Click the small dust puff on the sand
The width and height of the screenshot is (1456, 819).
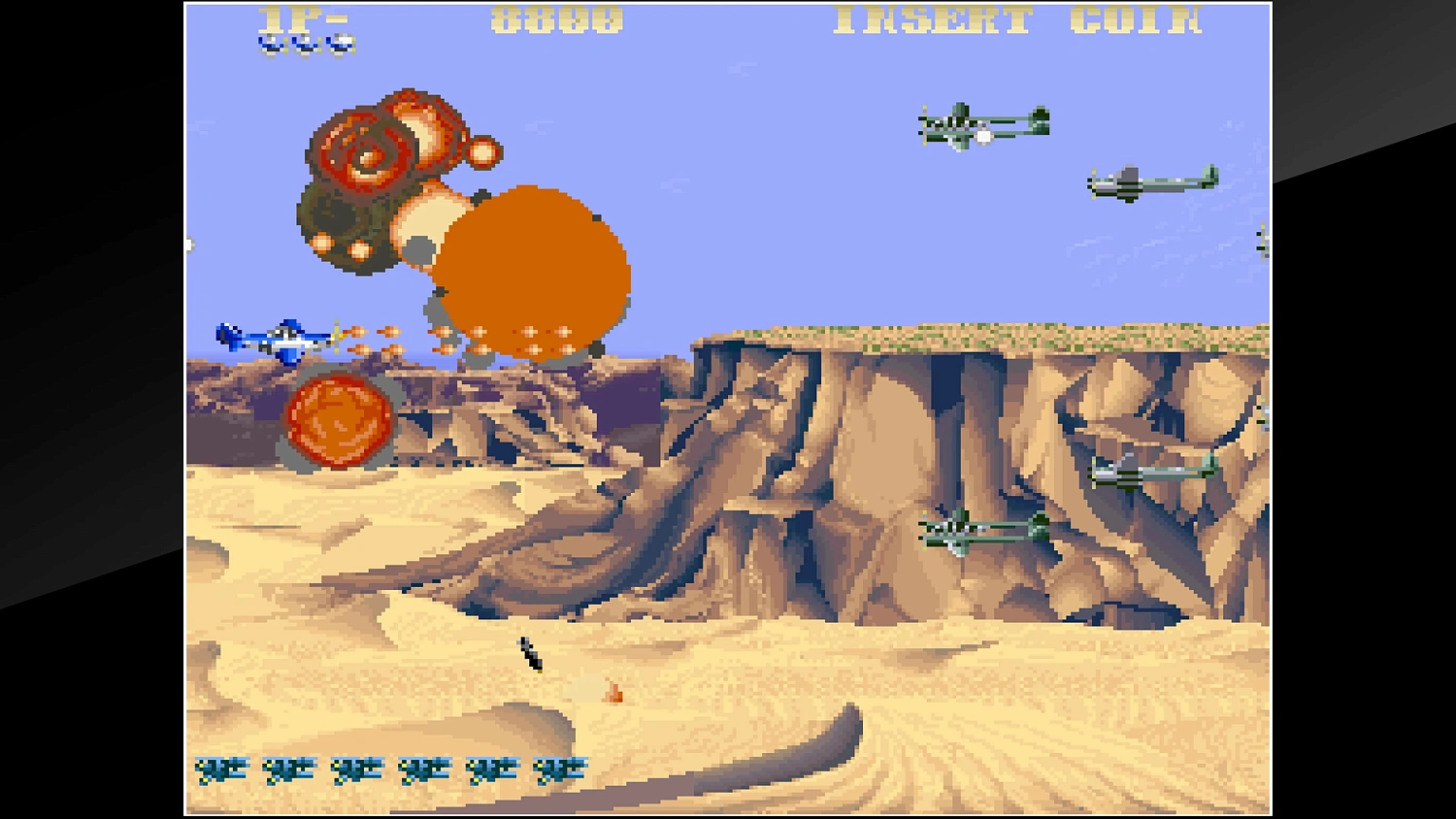[x=612, y=694]
